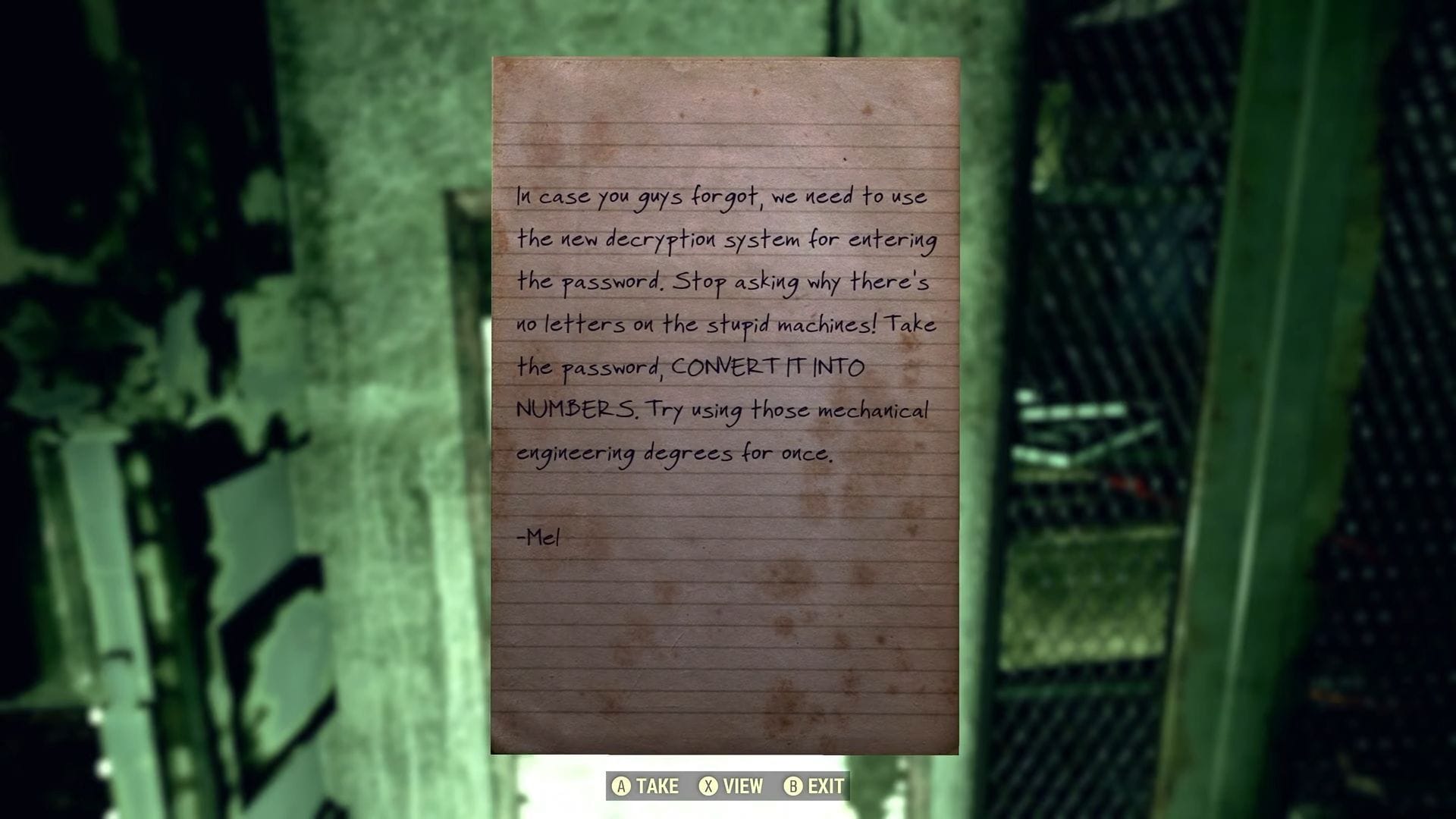Click the leftmost icon on the prompt bar
This screenshot has width=1456, height=819.
623,786
